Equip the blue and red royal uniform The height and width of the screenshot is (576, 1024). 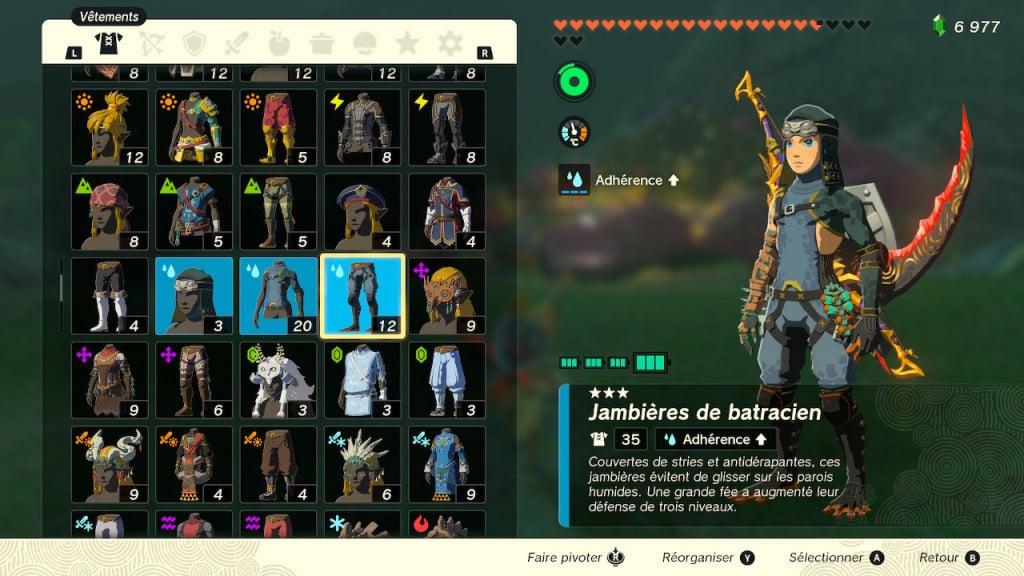point(446,212)
